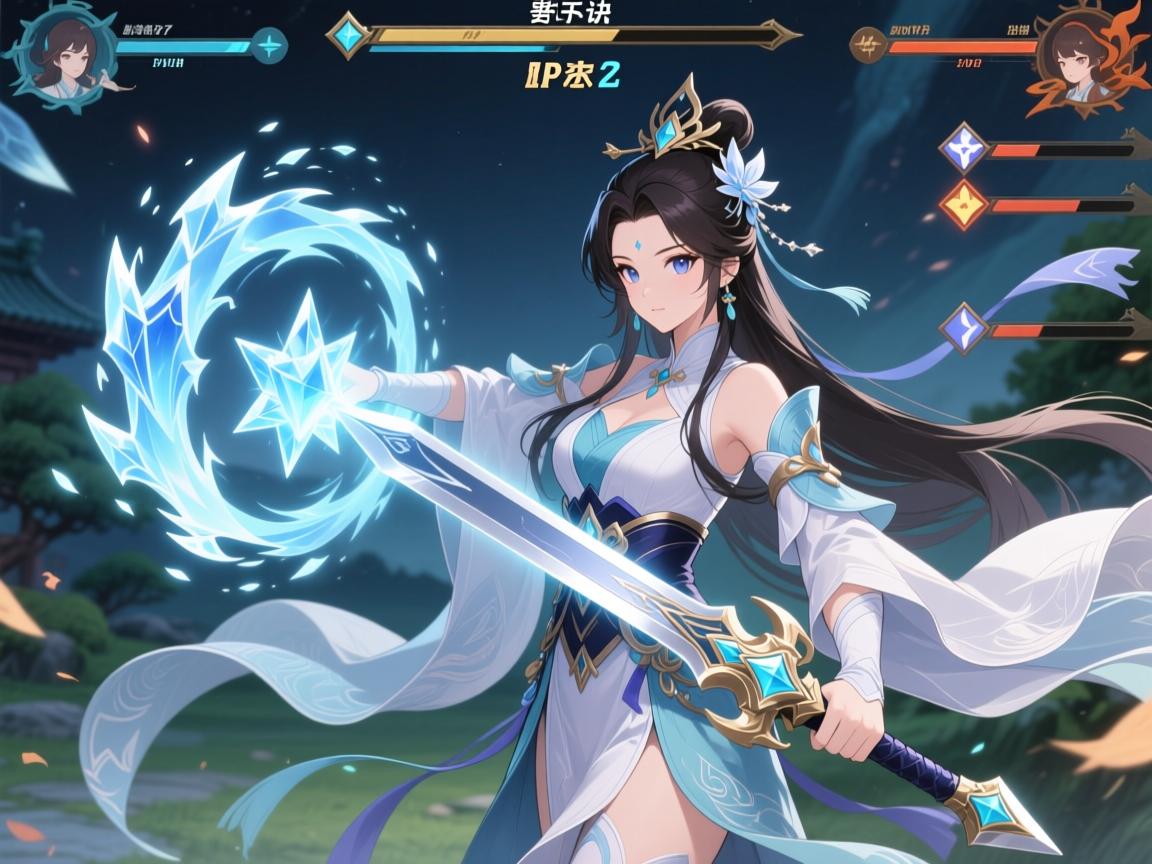
Task: Activate the white crescent diamond skill
Action: [964, 328]
